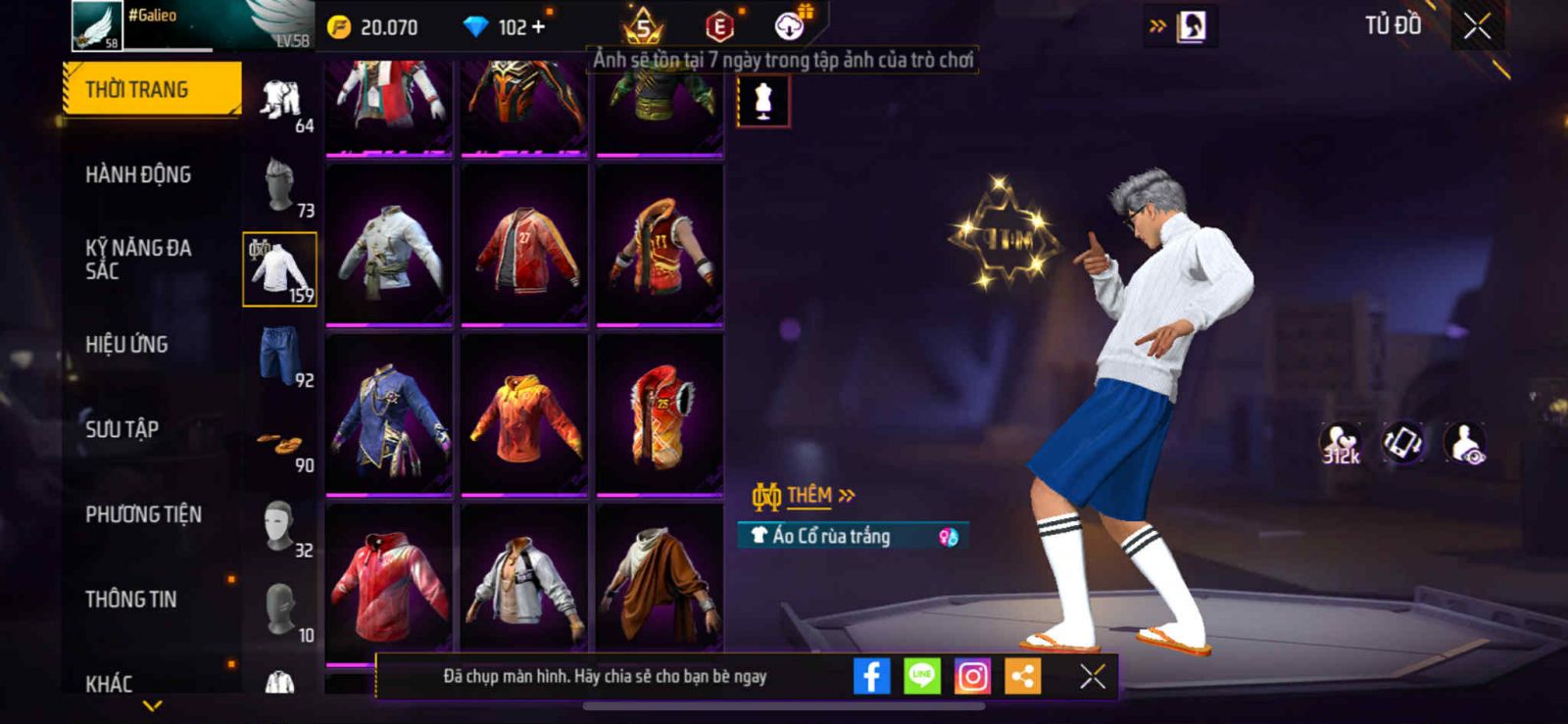The width and height of the screenshot is (1568, 724).
Task: Pick the brown cloak with white scarf
Action: coord(660,585)
